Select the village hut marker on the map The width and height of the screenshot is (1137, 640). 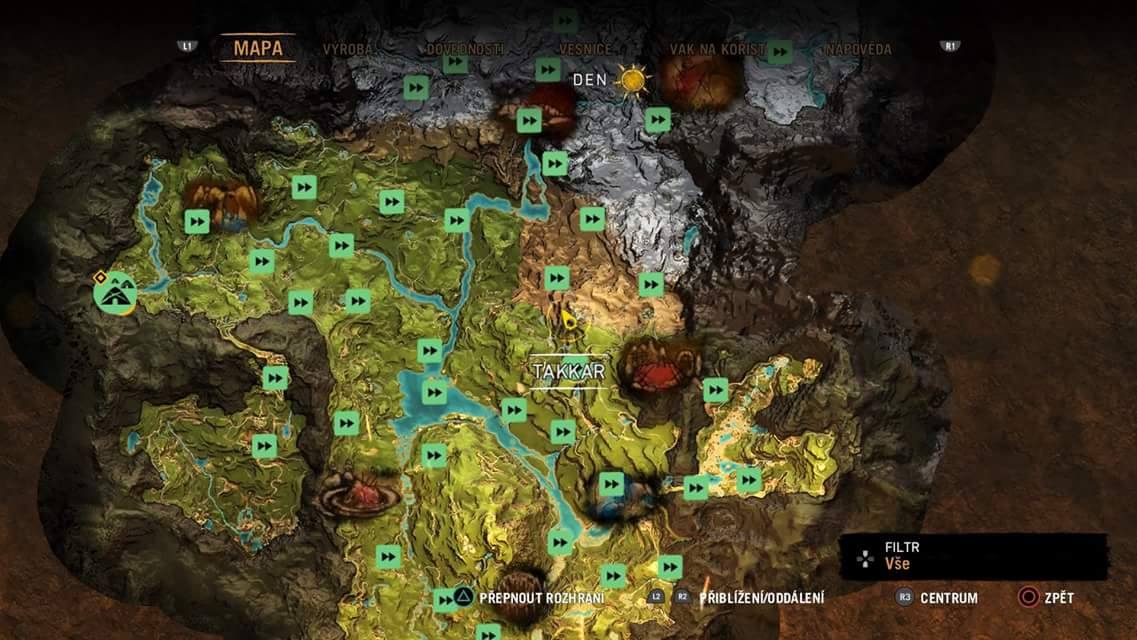115,292
